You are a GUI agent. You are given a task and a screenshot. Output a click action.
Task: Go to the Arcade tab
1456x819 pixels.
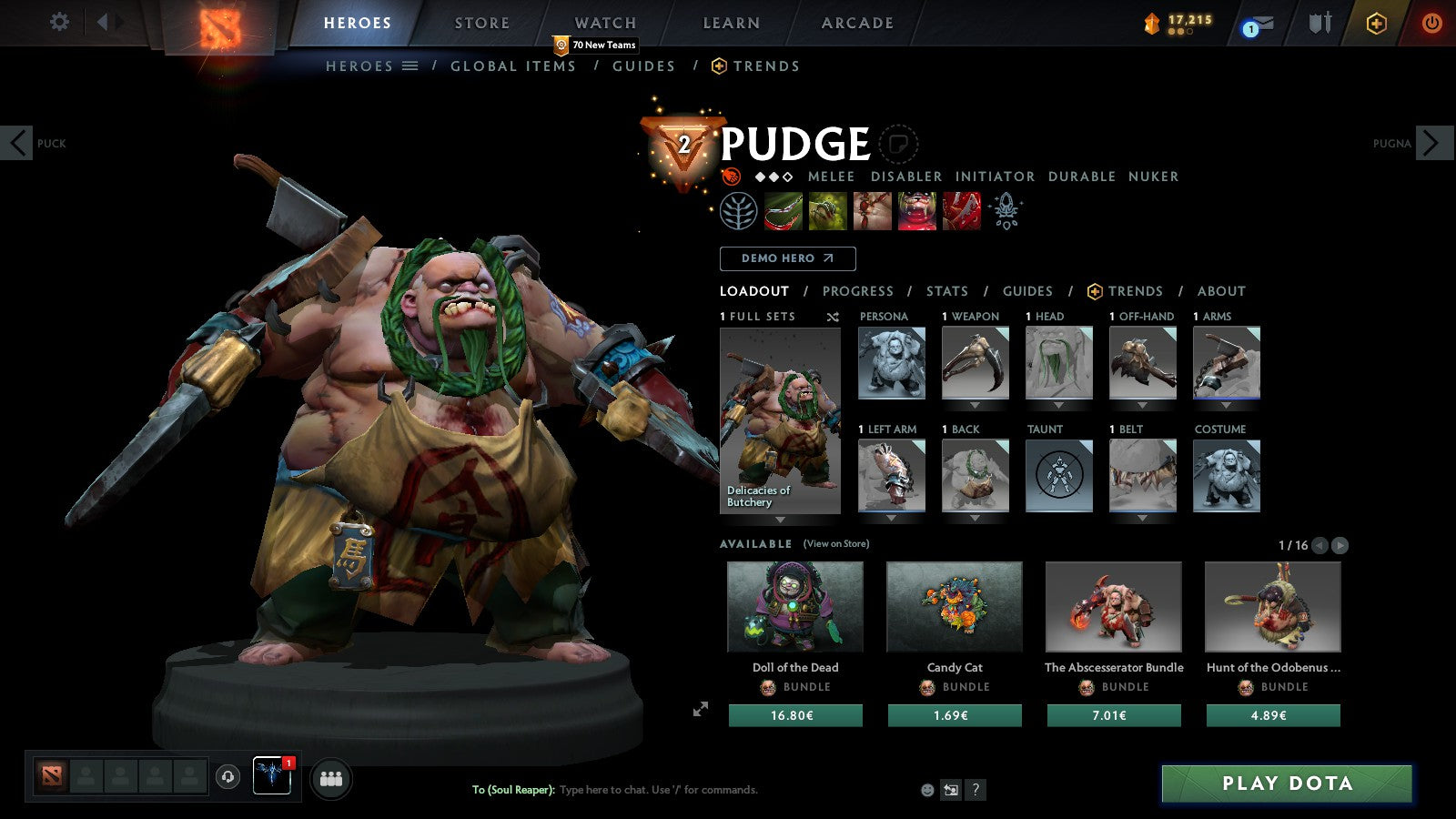[x=857, y=24]
